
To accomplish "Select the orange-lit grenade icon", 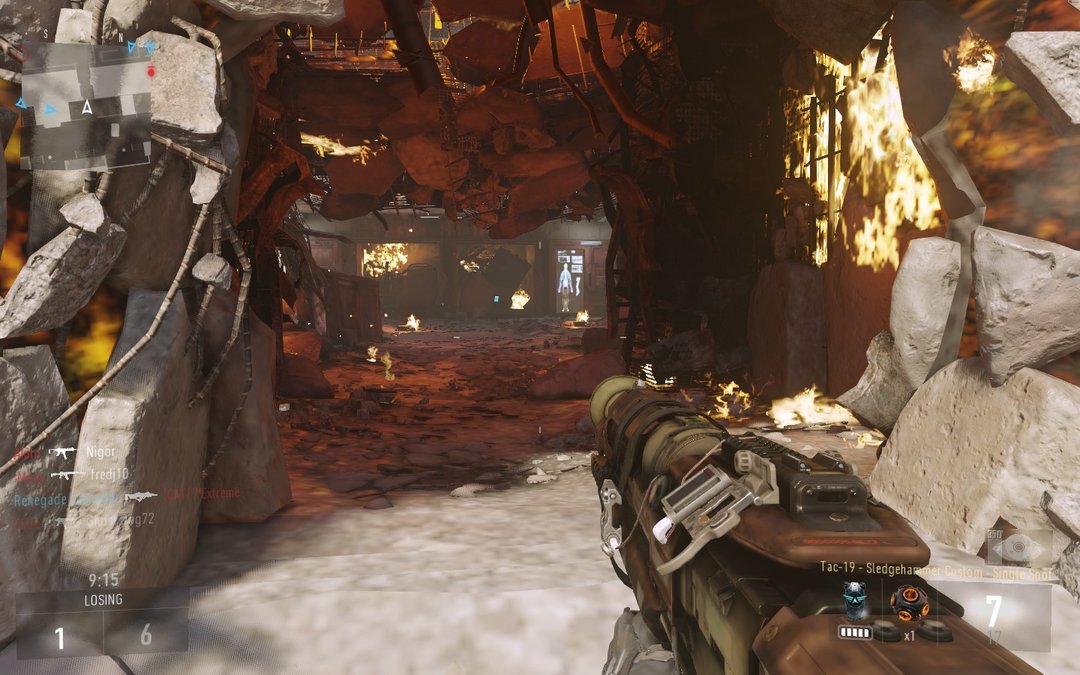I will point(909,601).
